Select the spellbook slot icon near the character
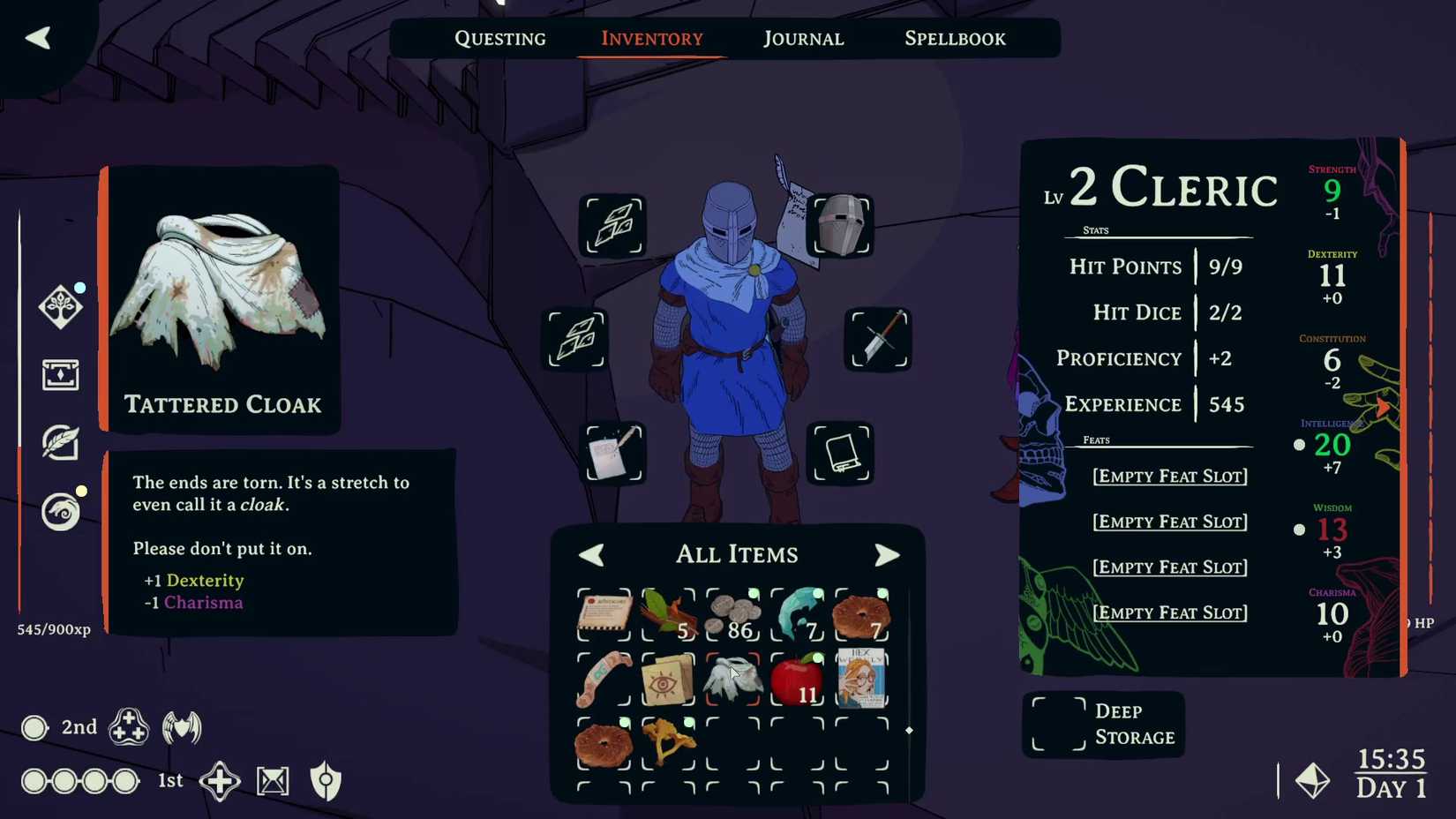Screen dimensions: 1456x819 (841, 454)
